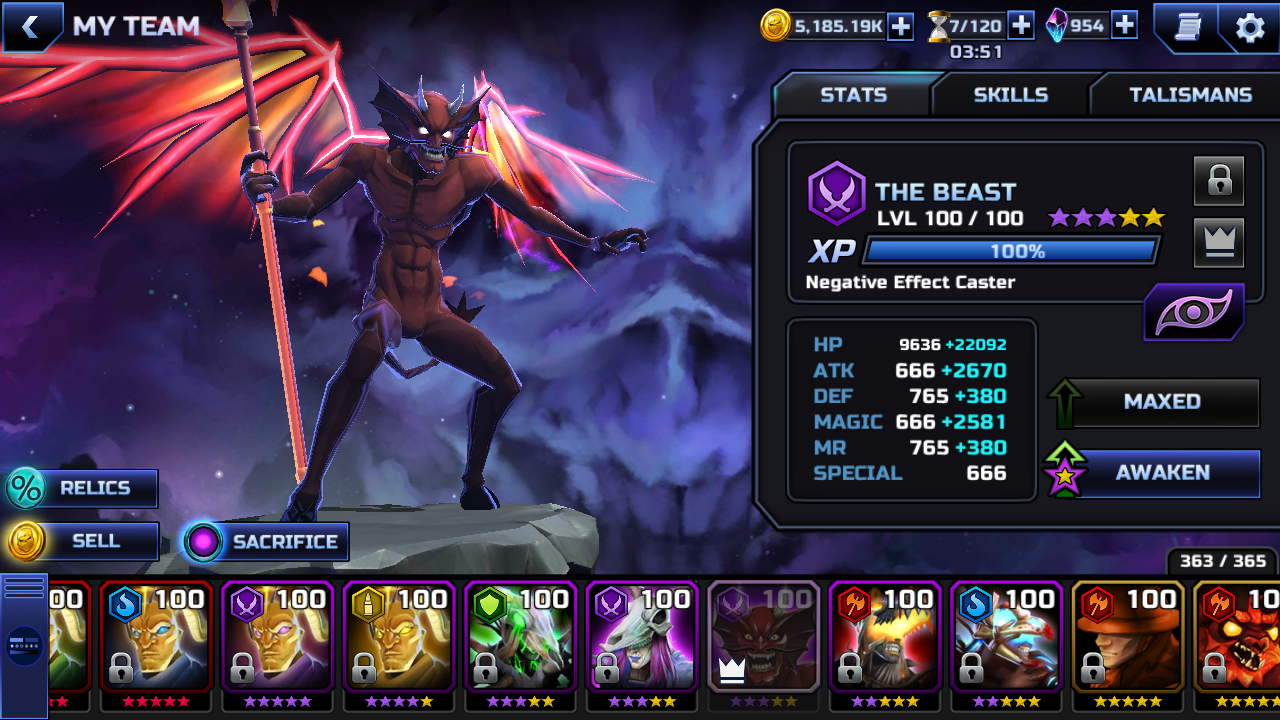Refill hourglass energy with plus button
Screen dimensions: 1280x720
pyautogui.click(x=1020, y=26)
